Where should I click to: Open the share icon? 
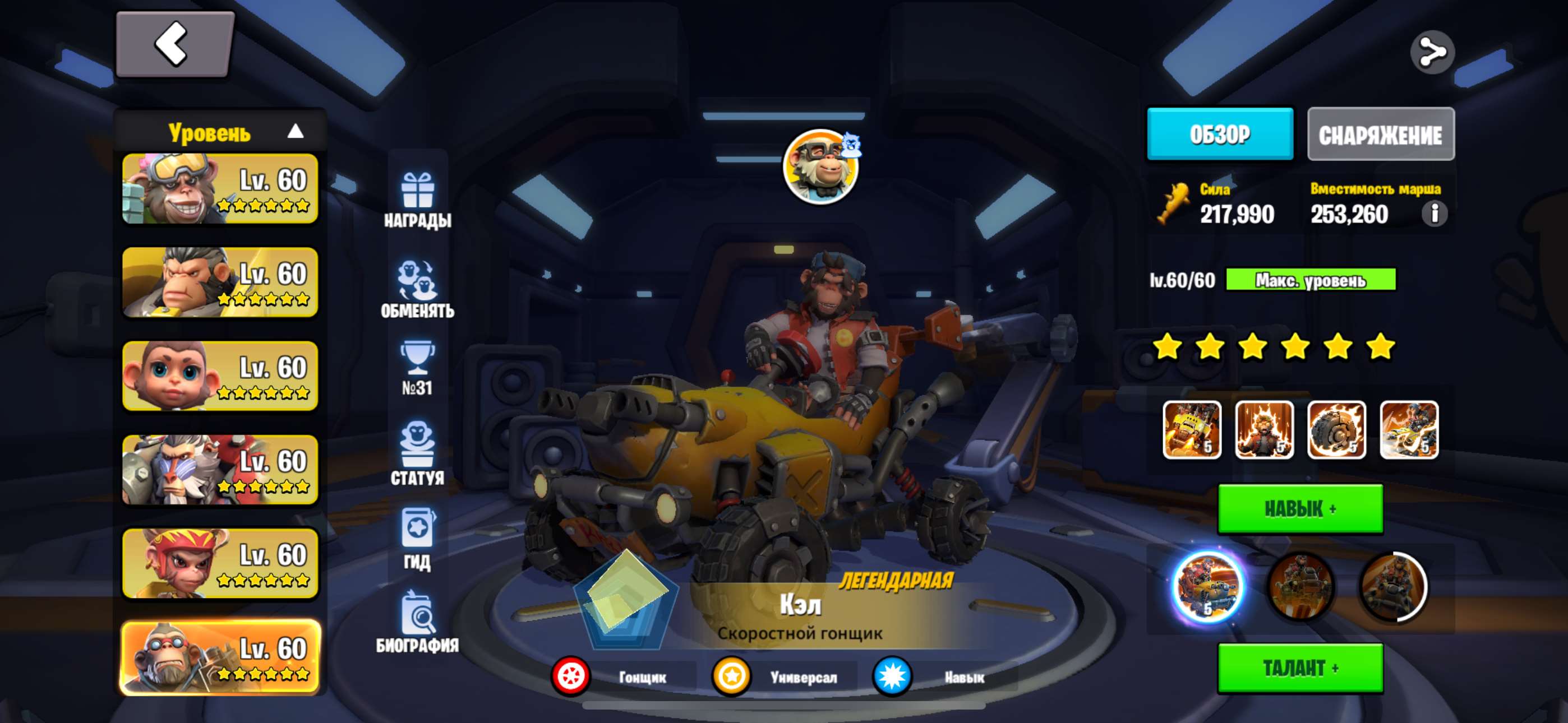click(x=1432, y=52)
